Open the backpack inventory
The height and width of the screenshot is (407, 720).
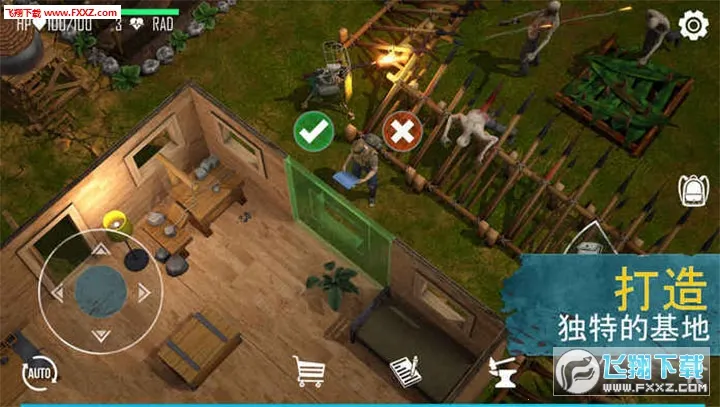[x=693, y=190]
